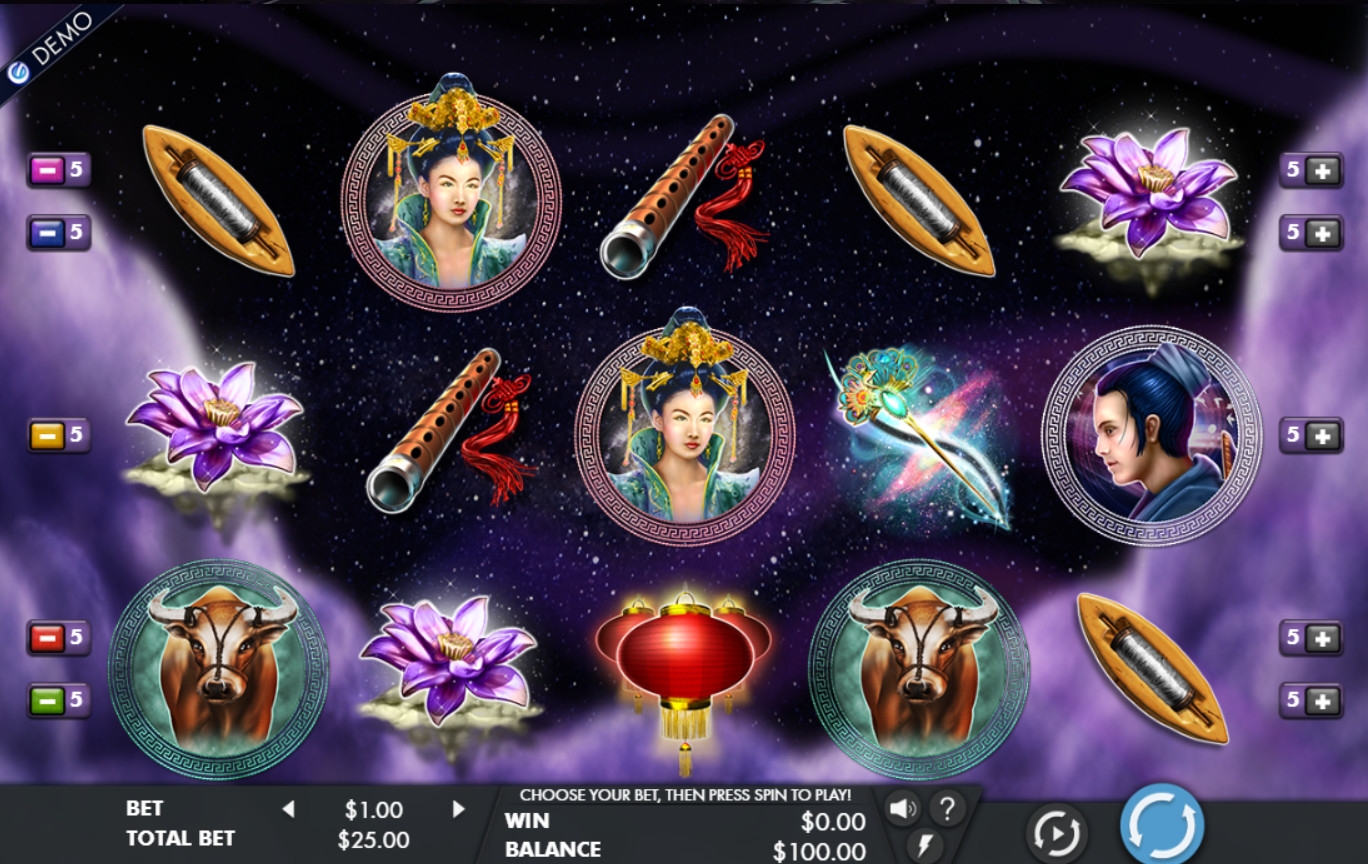This screenshot has width=1368, height=864.
Task: Toggle turbo mode with the lightning bolt icon
Action: click(924, 844)
